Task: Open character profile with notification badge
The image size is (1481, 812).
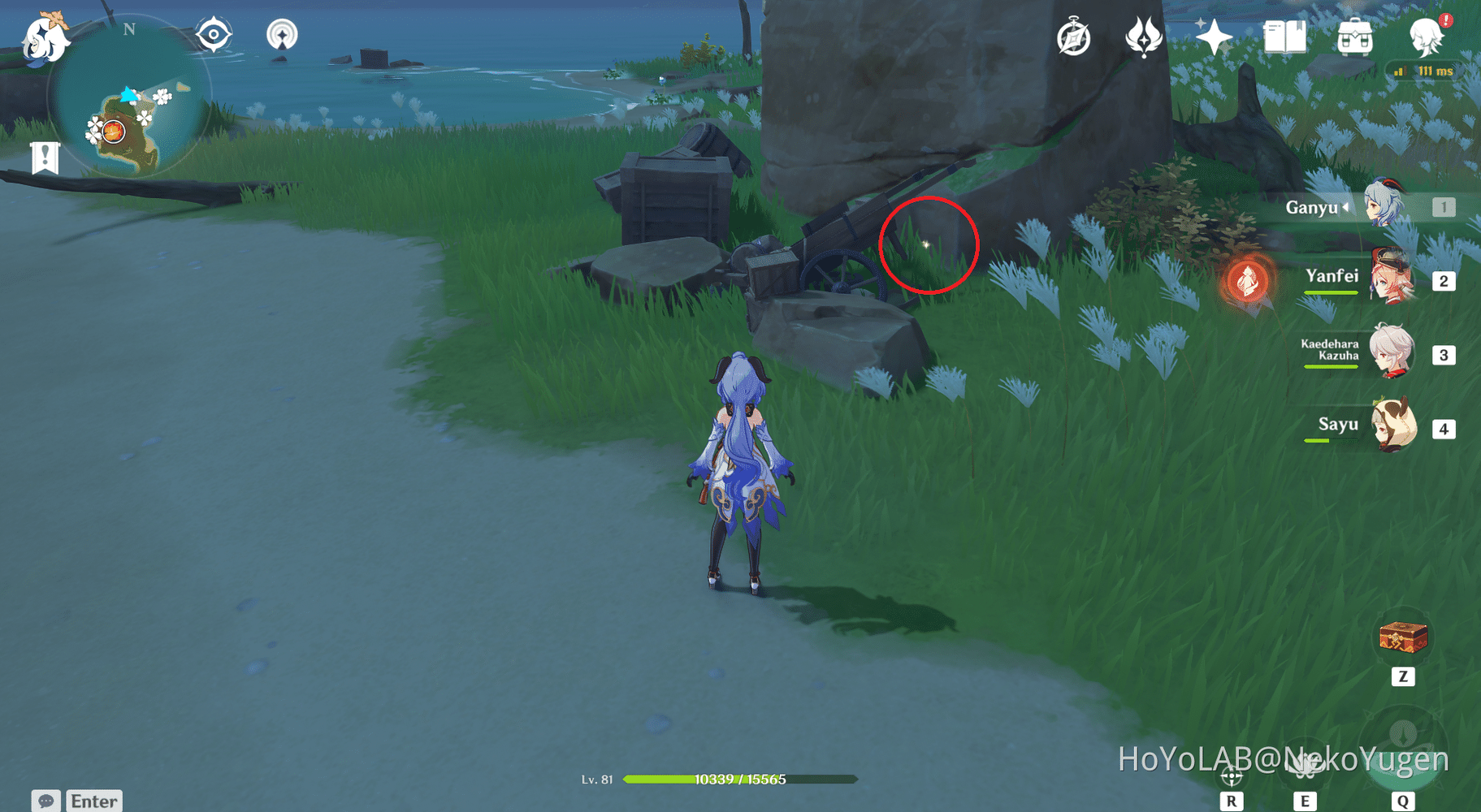Action: click(1426, 37)
